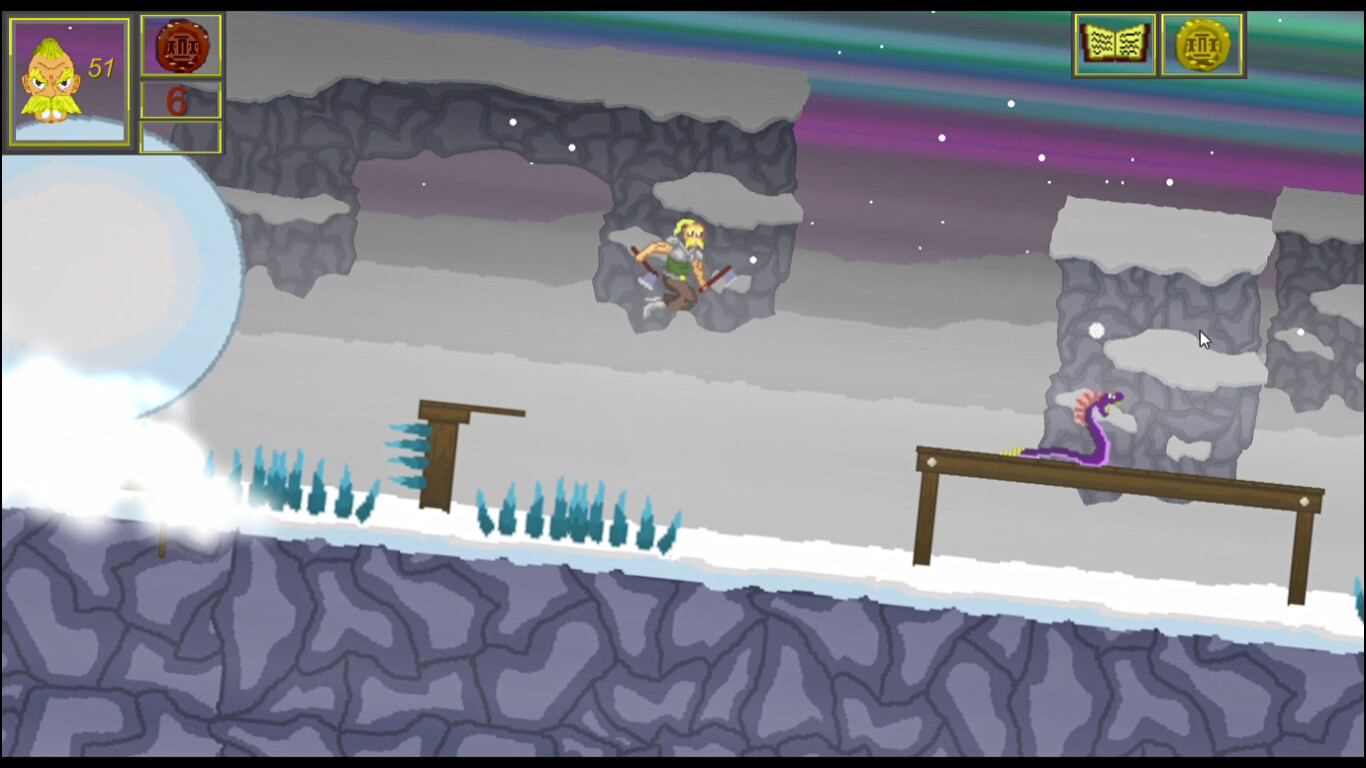Click the empty item slot below the counter
Image resolution: width=1366 pixels, height=768 pixels.
[x=181, y=136]
